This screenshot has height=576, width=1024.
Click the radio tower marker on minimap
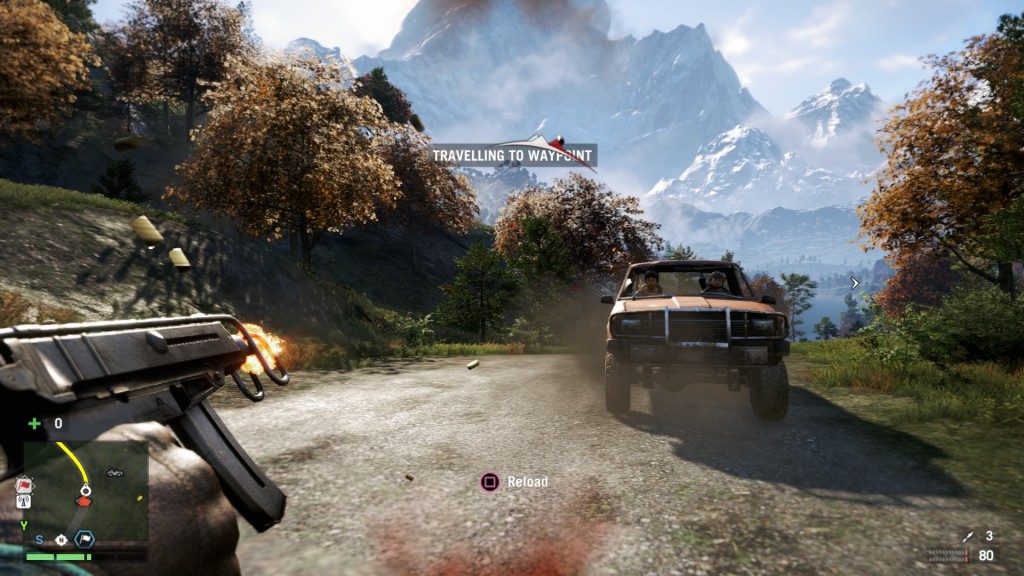point(24,501)
